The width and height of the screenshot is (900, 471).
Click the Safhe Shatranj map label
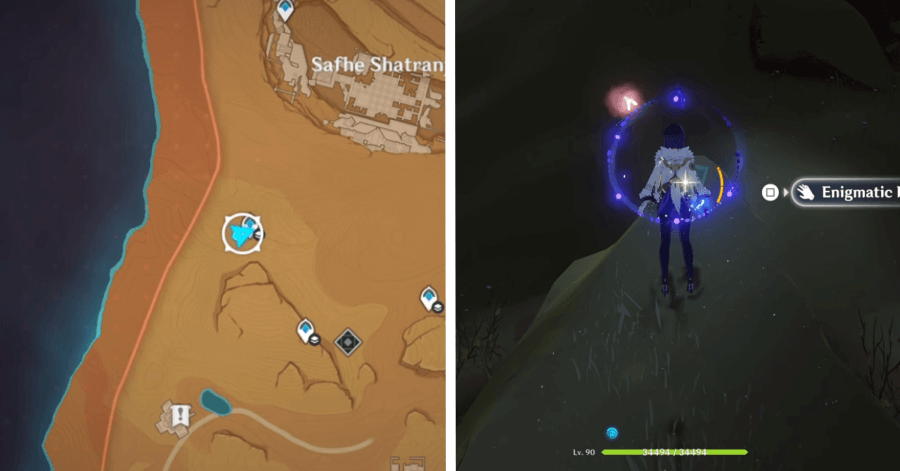click(377, 65)
